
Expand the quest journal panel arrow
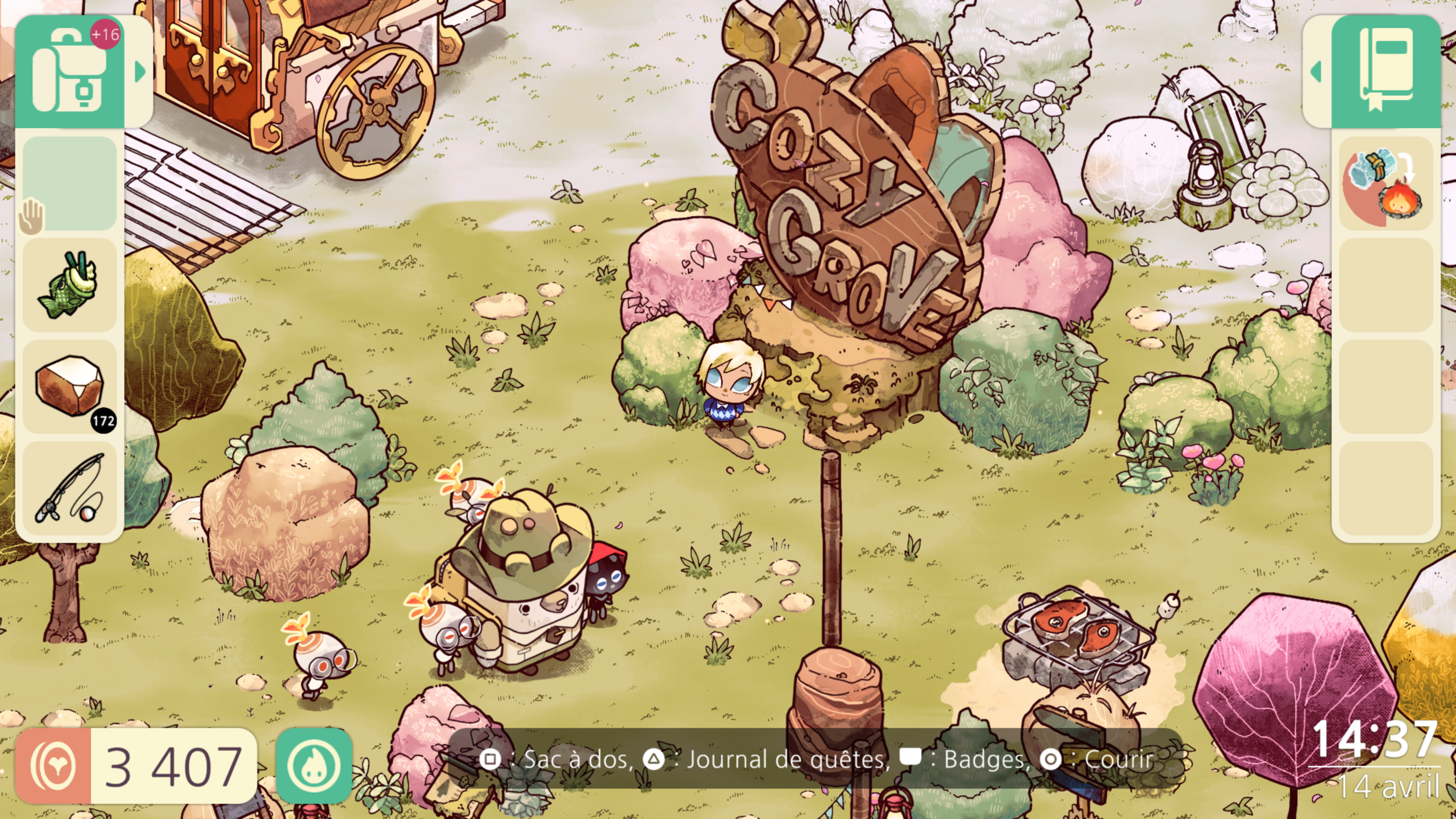pyautogui.click(x=1316, y=72)
